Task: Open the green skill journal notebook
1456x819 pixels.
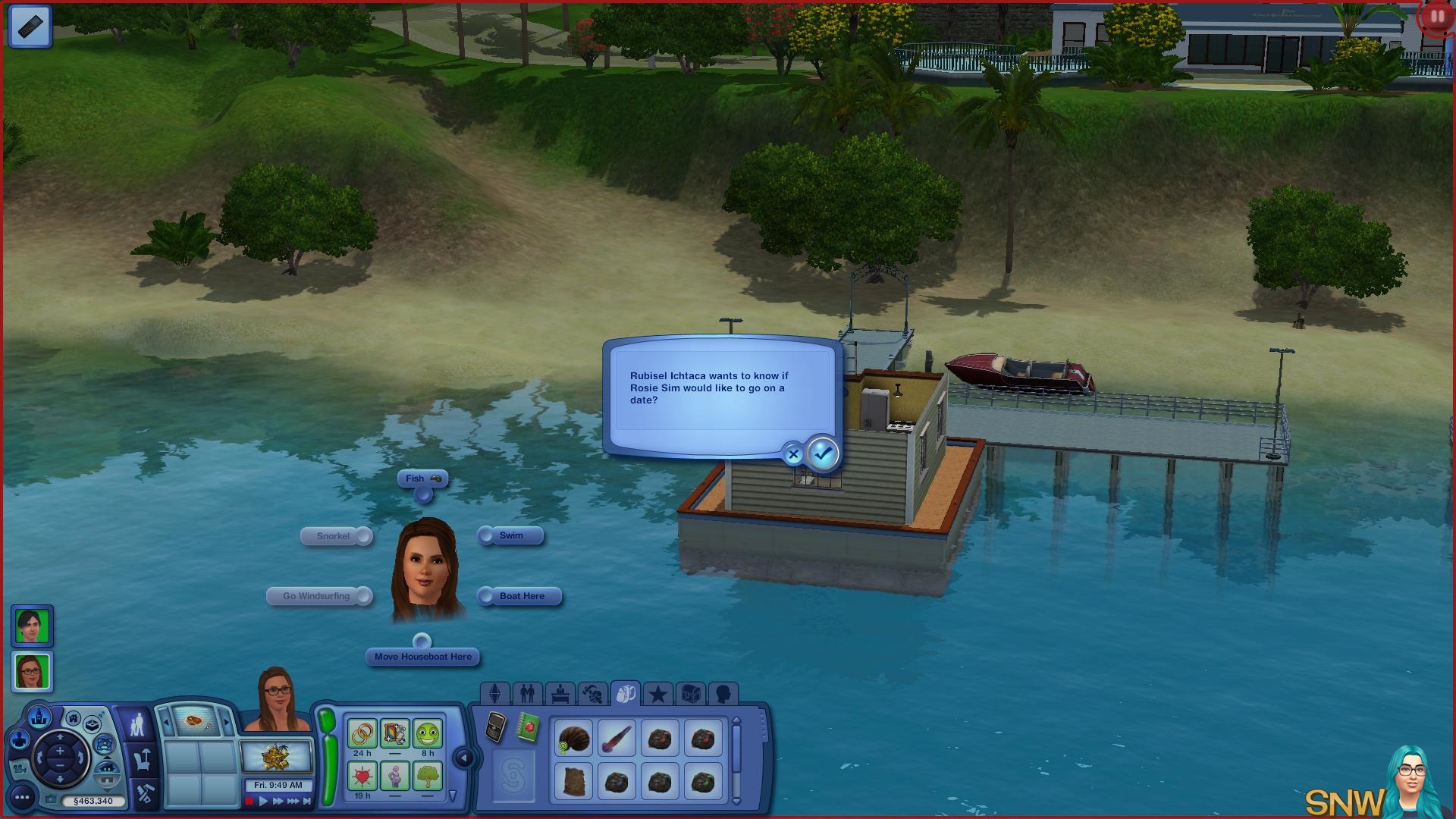Action: pyautogui.click(x=529, y=728)
